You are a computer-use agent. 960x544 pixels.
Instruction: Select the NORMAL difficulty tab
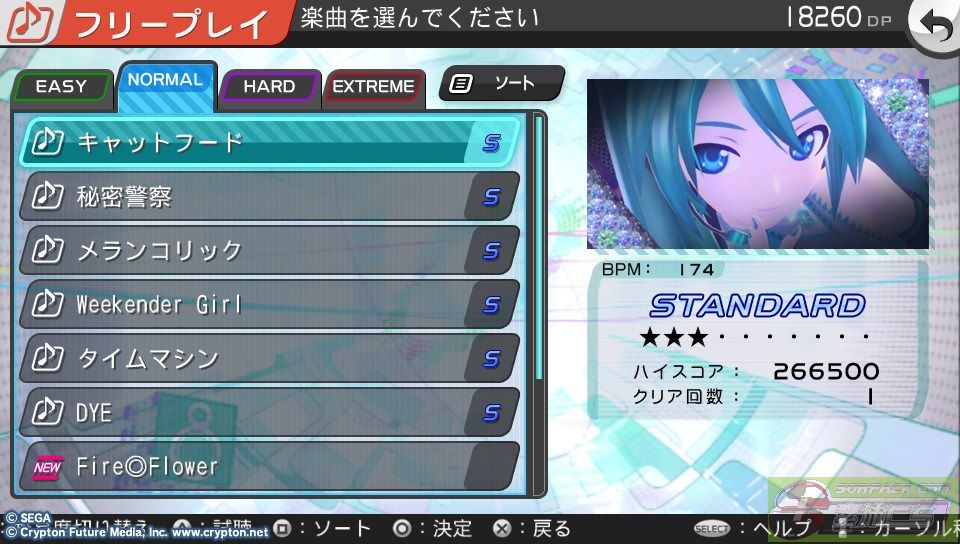point(166,80)
